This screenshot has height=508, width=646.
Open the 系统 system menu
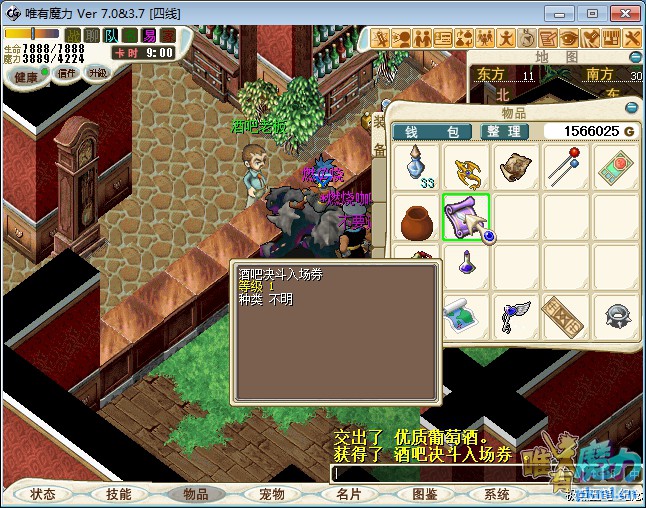[497, 494]
